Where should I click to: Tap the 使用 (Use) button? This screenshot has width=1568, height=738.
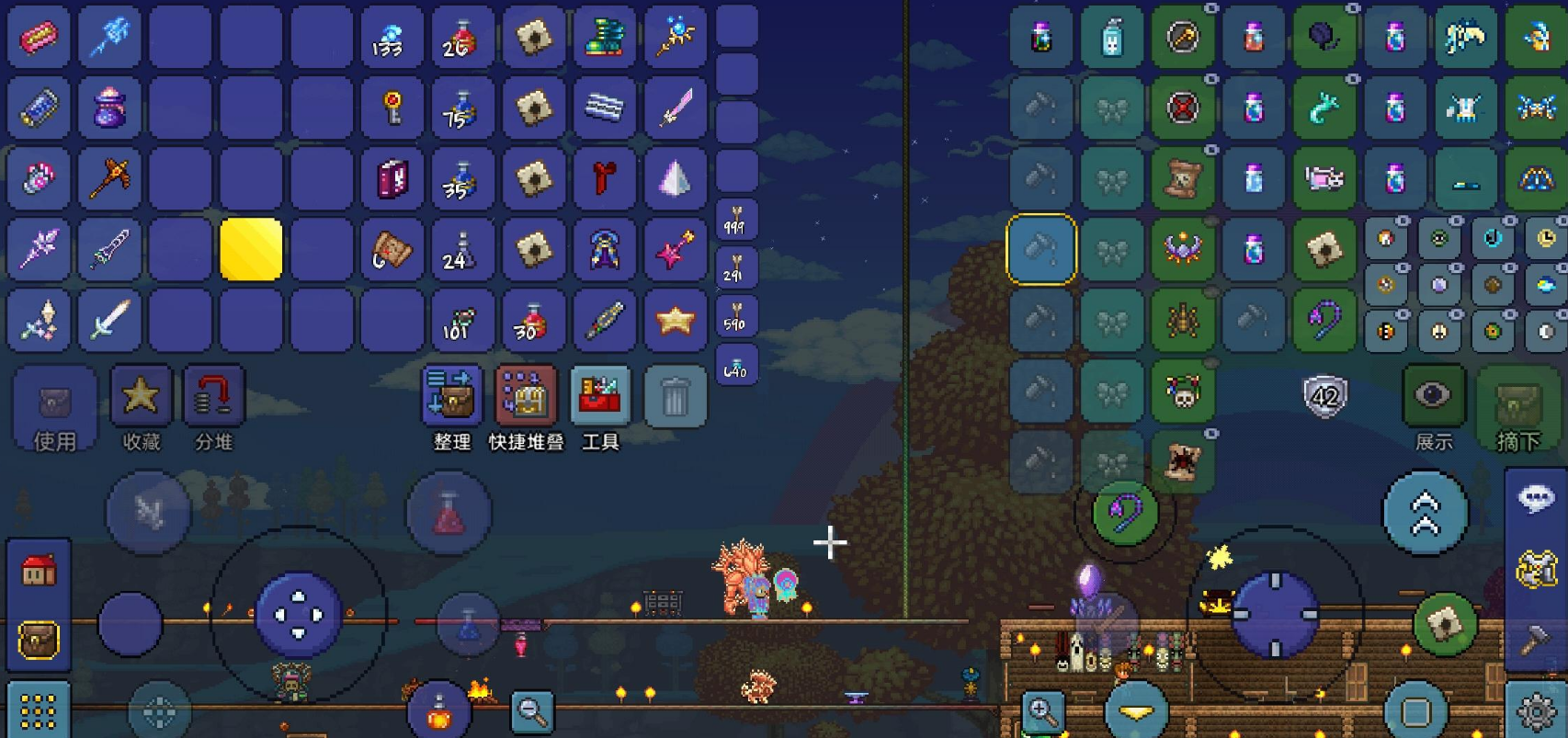click(54, 410)
